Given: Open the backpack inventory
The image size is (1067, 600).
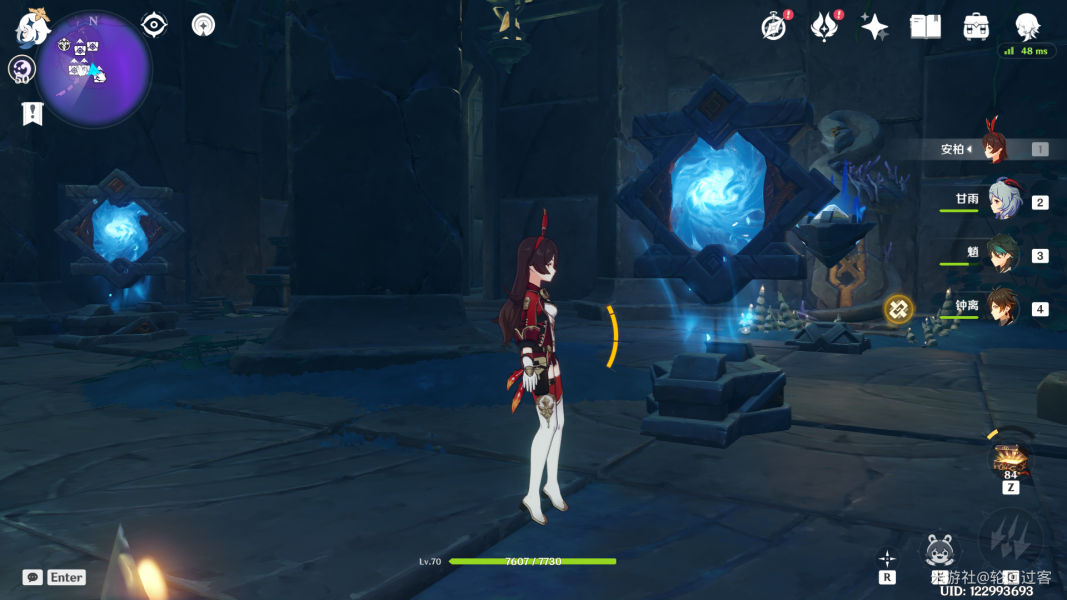Looking at the screenshot, I should tap(977, 27).
